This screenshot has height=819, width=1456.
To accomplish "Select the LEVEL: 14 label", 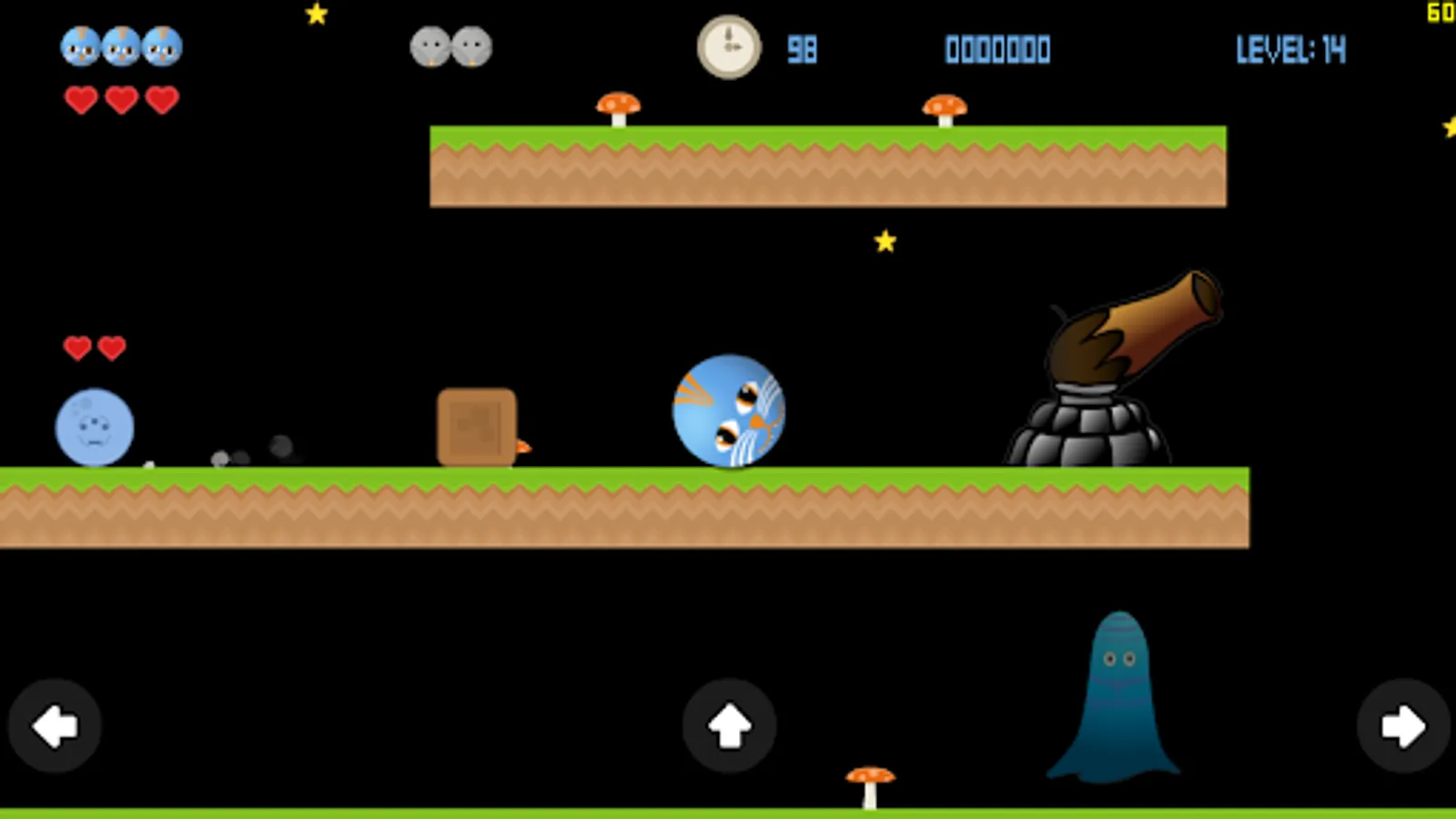I will click(x=1290, y=50).
